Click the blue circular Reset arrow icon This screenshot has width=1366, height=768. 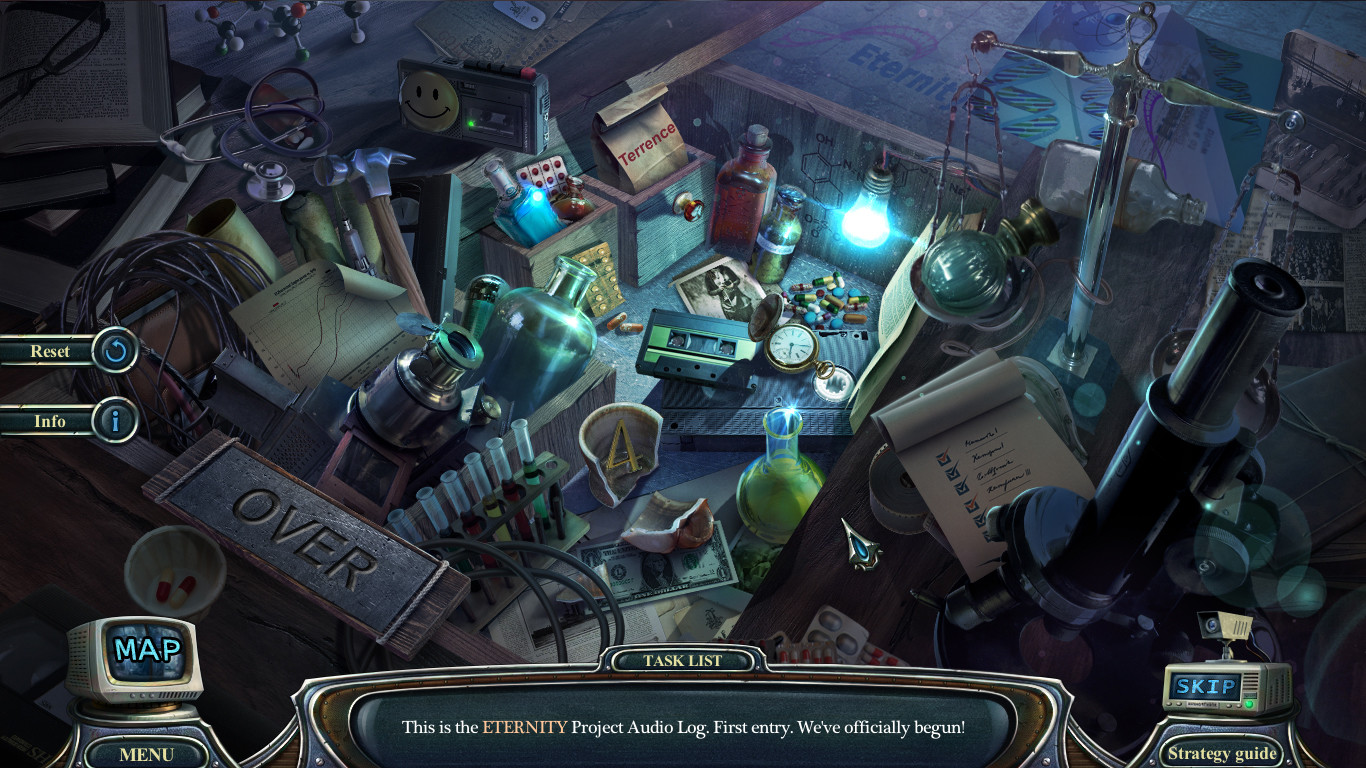point(113,352)
